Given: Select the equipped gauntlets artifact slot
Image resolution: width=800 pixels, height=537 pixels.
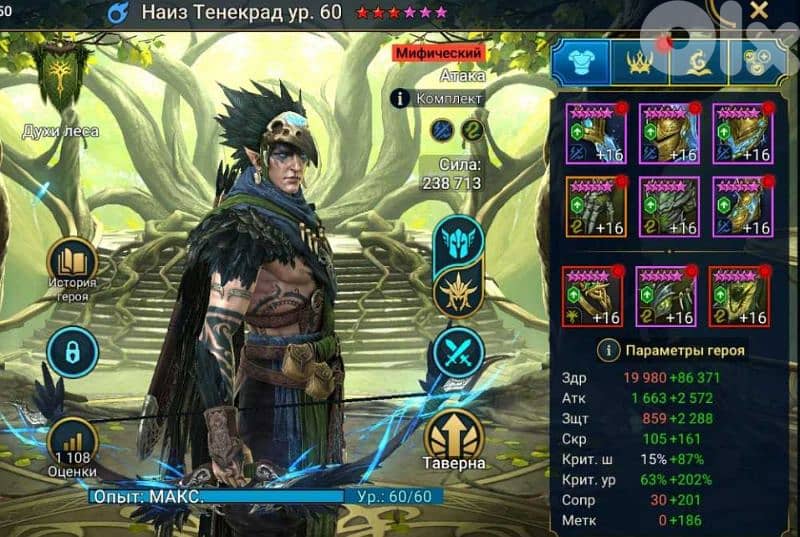Looking at the screenshot, I should tap(595, 206).
